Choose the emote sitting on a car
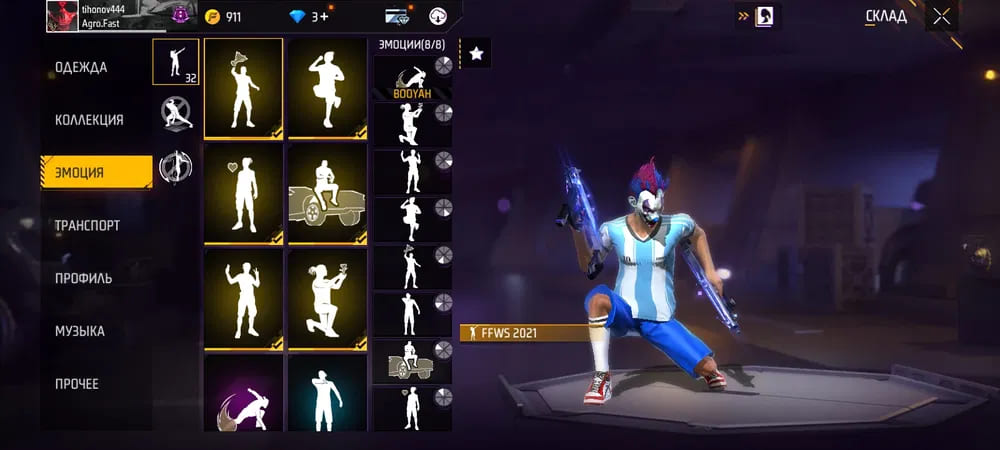 [x=327, y=194]
